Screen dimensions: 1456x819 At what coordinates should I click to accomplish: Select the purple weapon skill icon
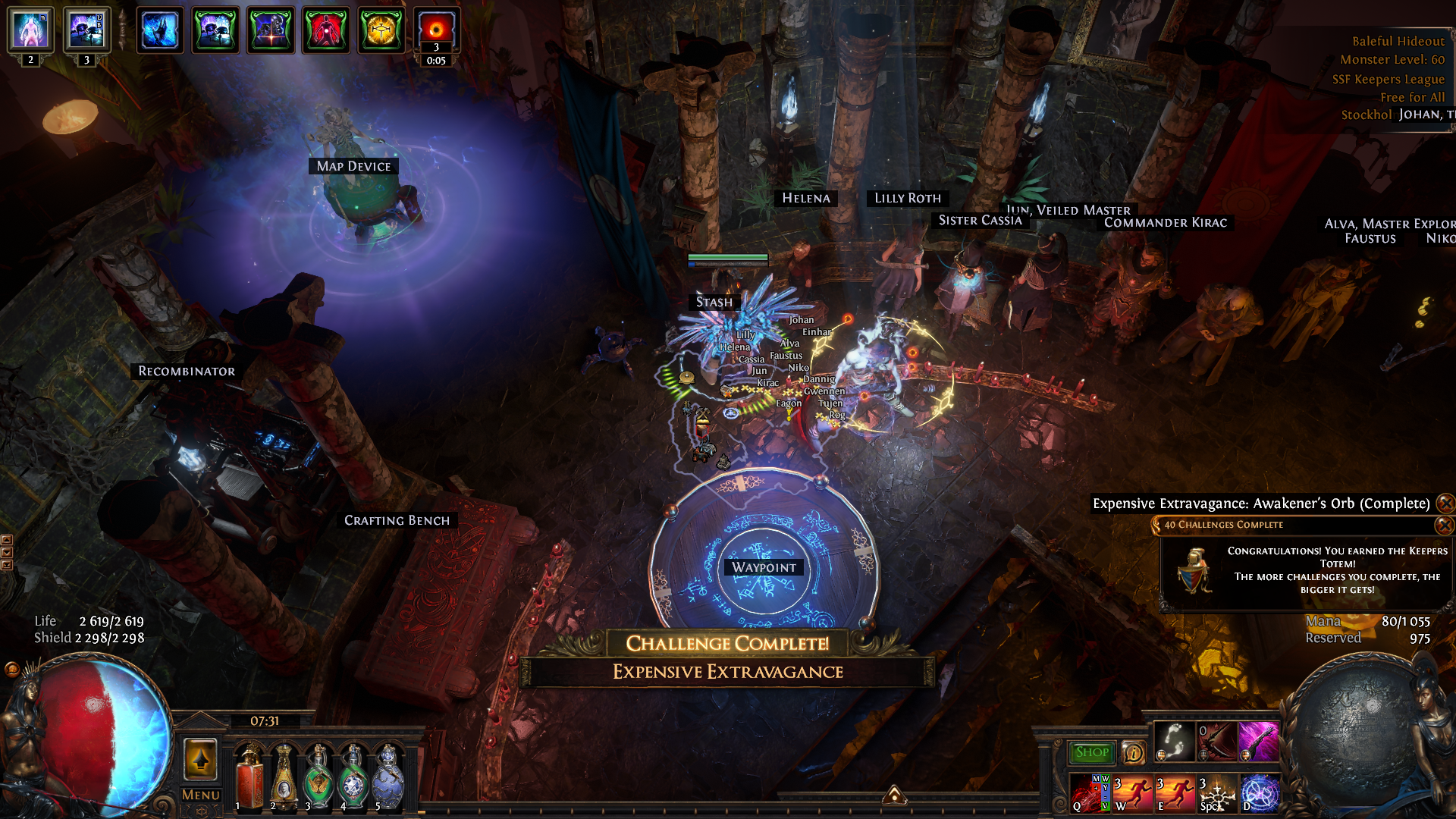[1258, 741]
